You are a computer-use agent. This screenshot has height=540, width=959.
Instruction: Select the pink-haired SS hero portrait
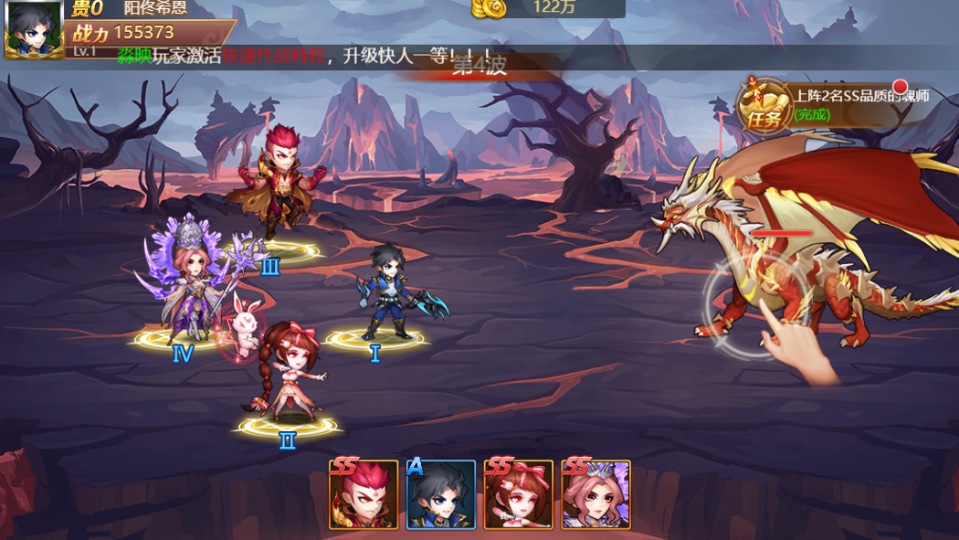[596, 495]
